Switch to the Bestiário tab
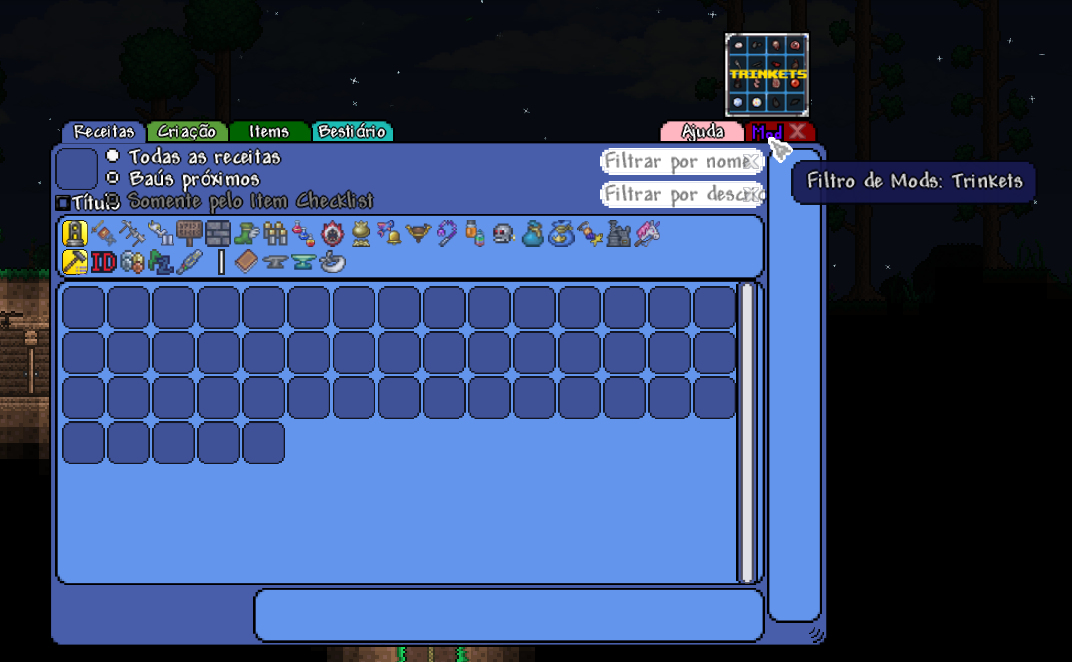This screenshot has height=662, width=1072. pos(352,132)
